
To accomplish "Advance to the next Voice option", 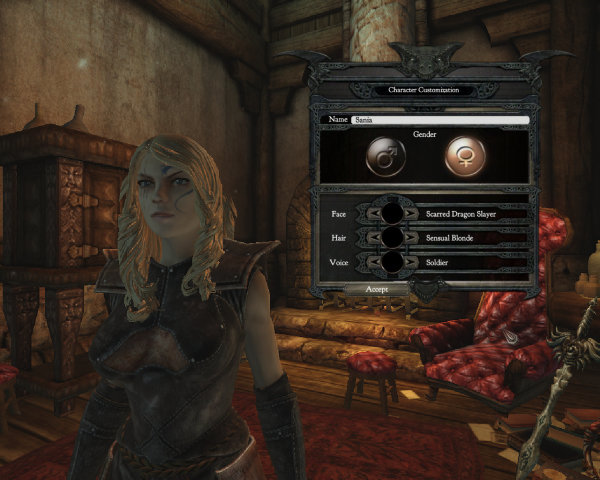I will pyautogui.click(x=410, y=263).
